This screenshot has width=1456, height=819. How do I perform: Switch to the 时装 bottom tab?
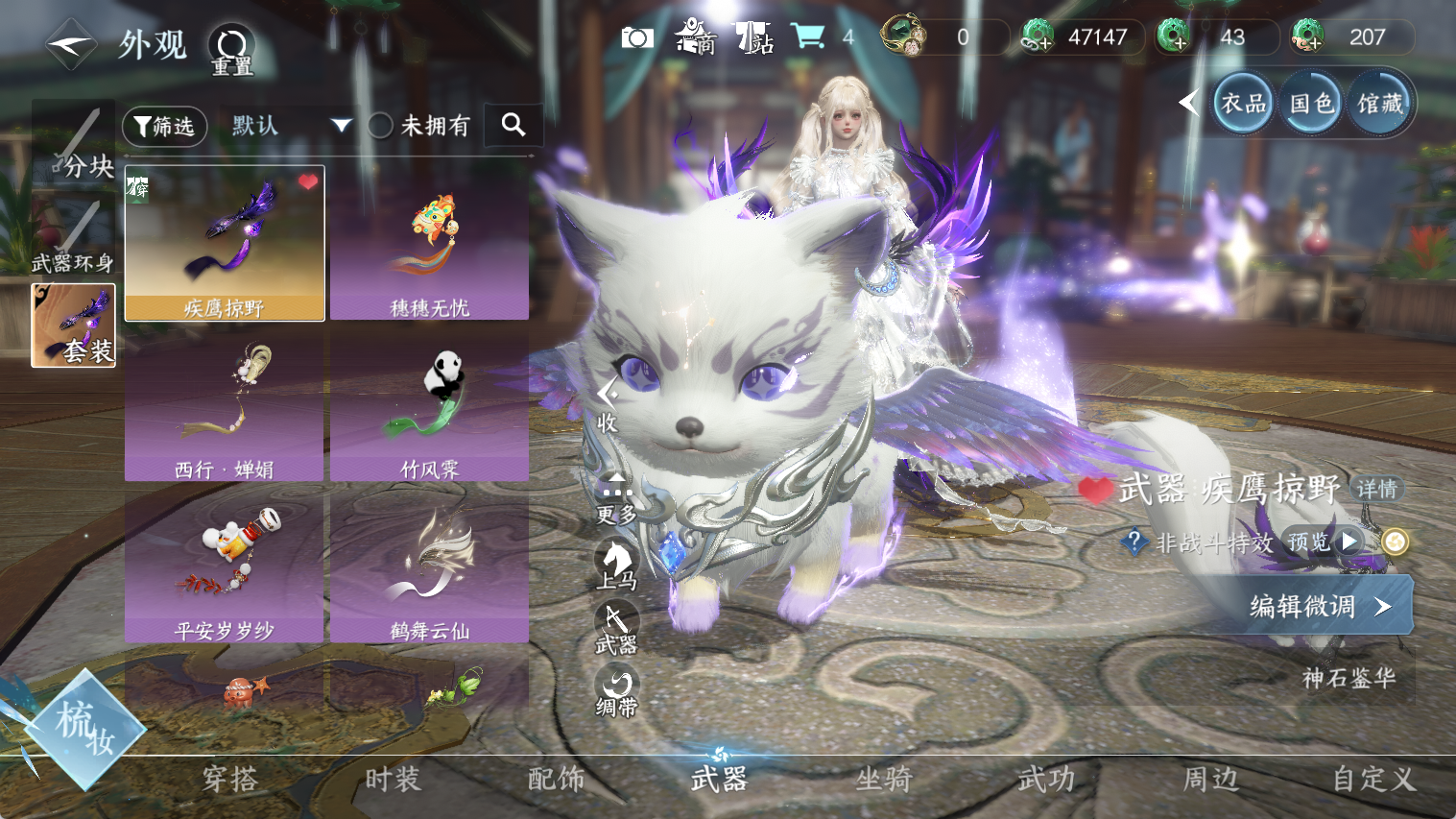393,779
